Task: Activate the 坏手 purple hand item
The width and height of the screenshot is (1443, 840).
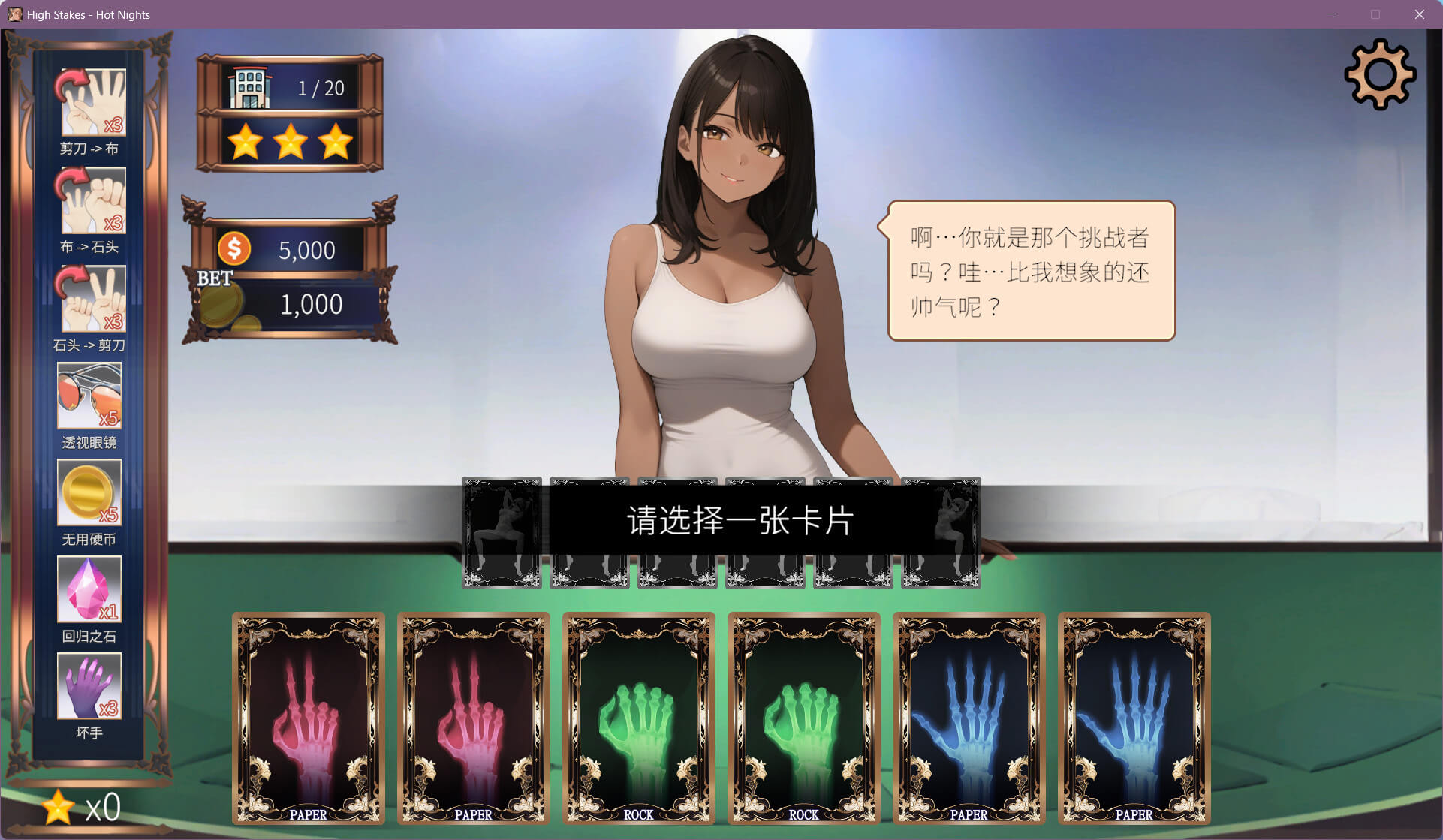Action: pyautogui.click(x=89, y=686)
